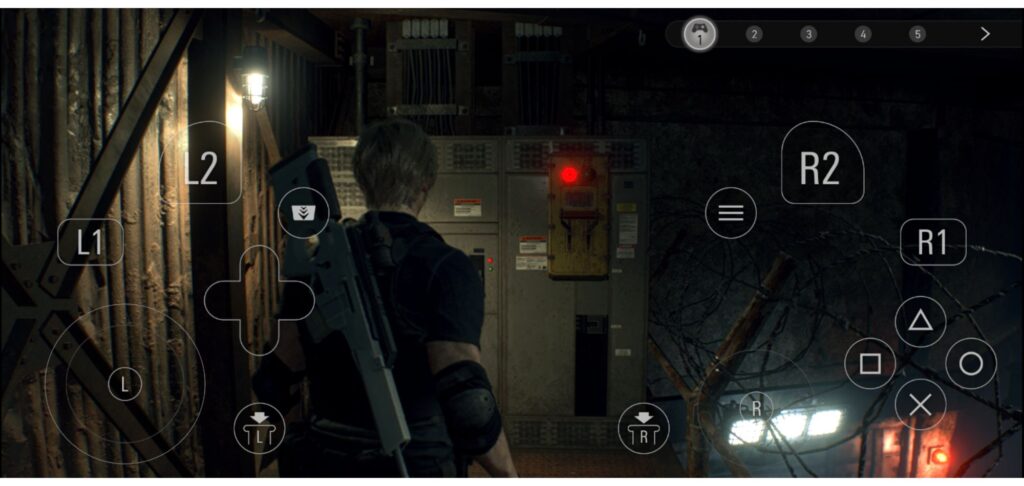Switch to controller layout 4

(863, 34)
